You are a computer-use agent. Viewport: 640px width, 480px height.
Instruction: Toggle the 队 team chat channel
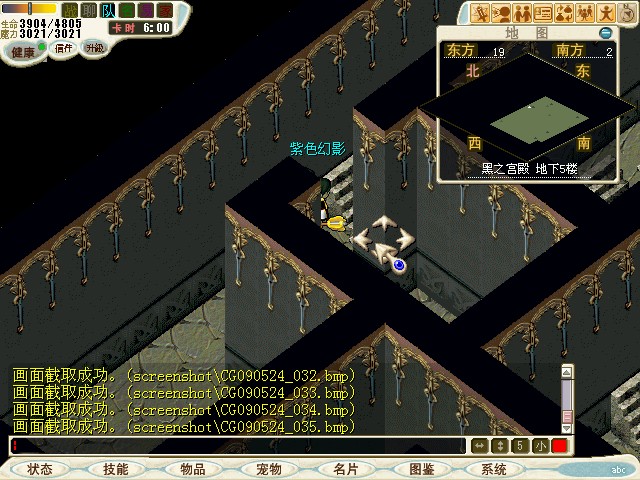[108, 11]
